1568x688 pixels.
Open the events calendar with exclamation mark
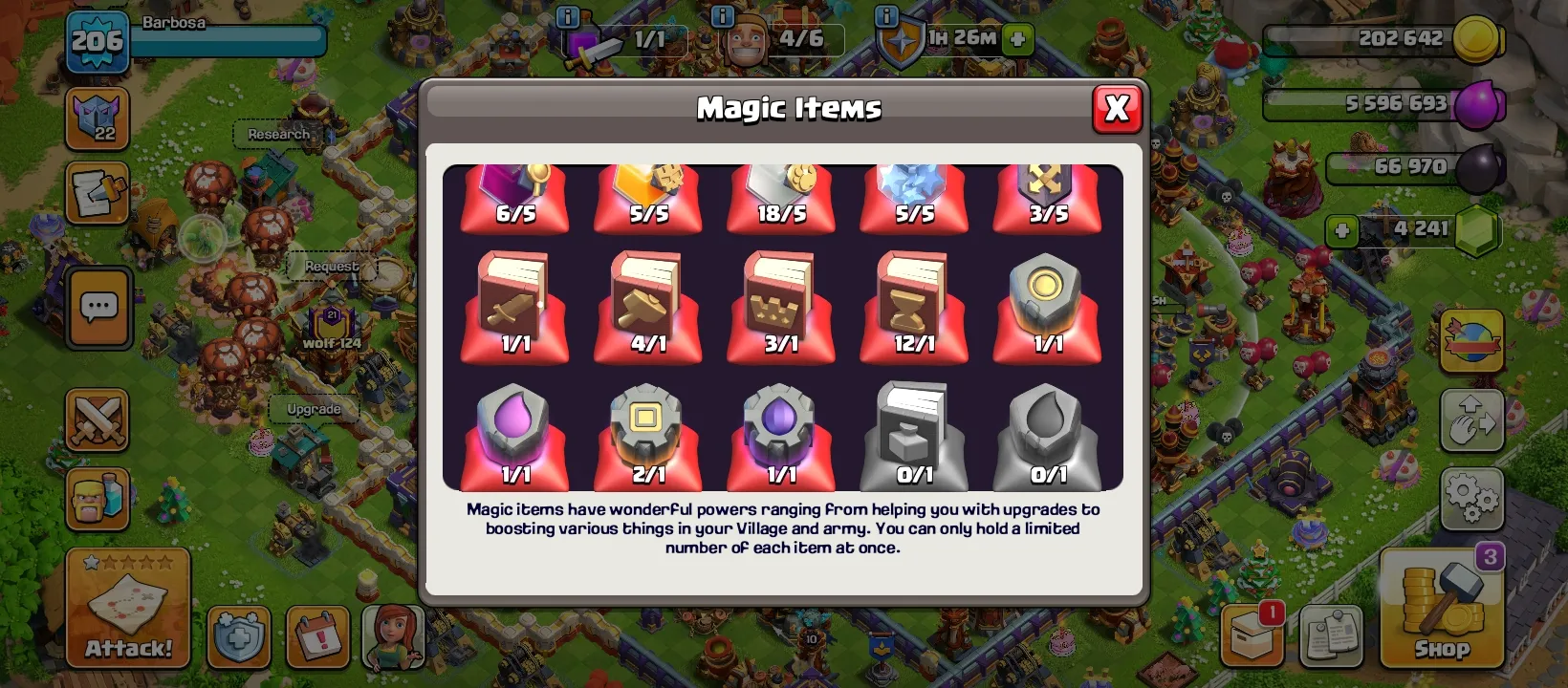coord(319,635)
